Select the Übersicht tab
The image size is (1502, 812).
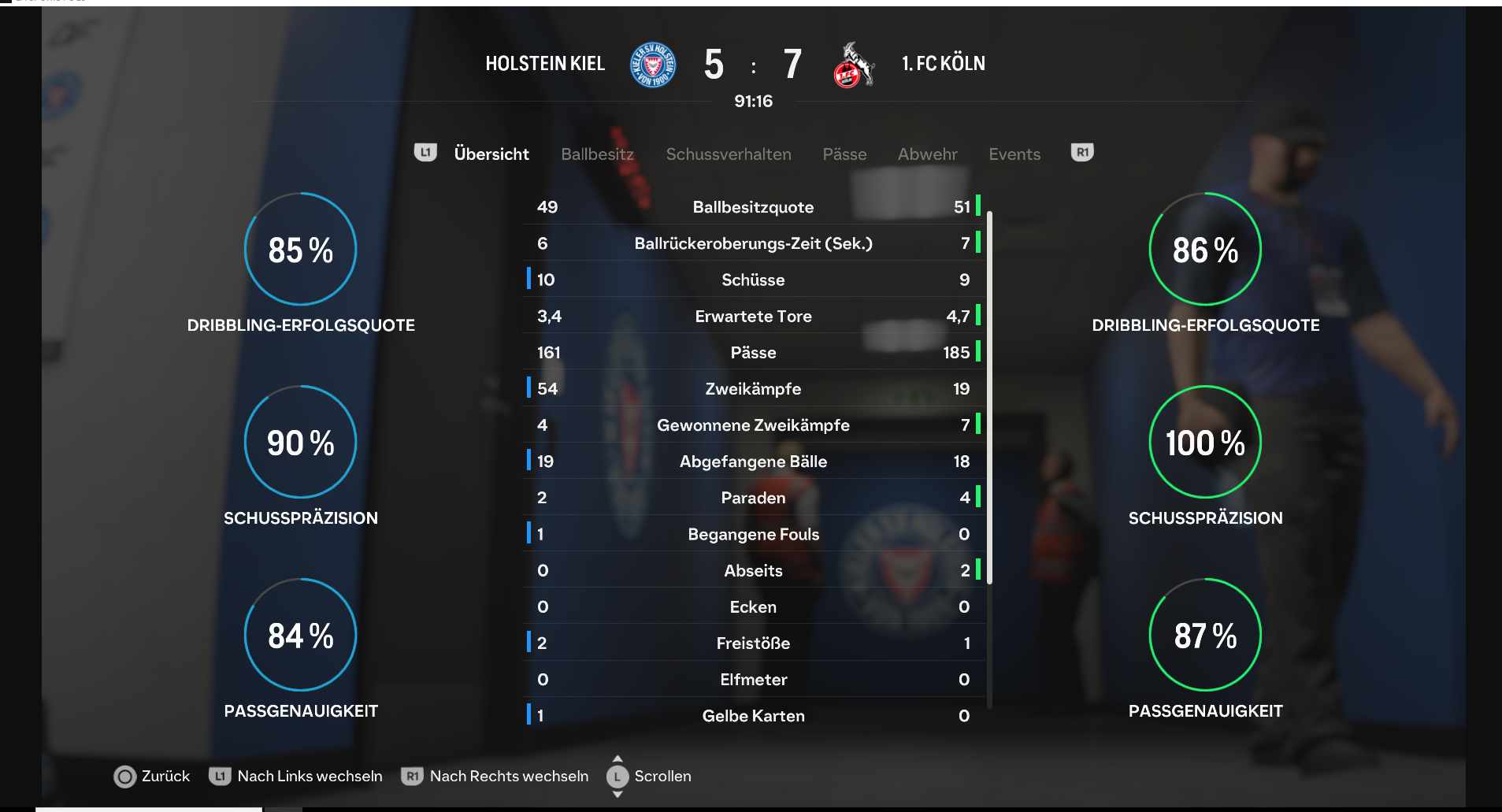point(491,154)
